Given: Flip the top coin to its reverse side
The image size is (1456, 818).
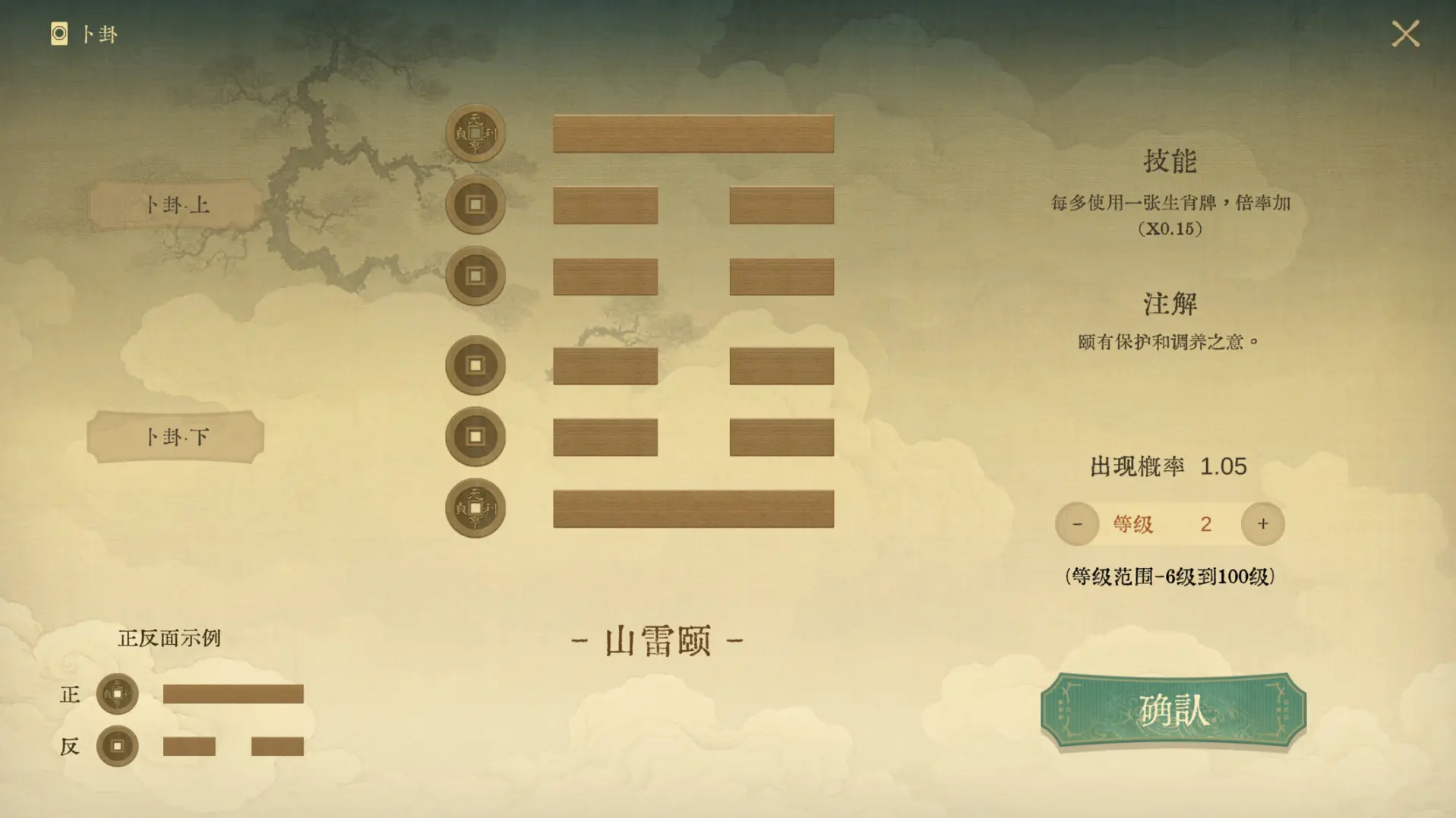Looking at the screenshot, I should click(475, 131).
